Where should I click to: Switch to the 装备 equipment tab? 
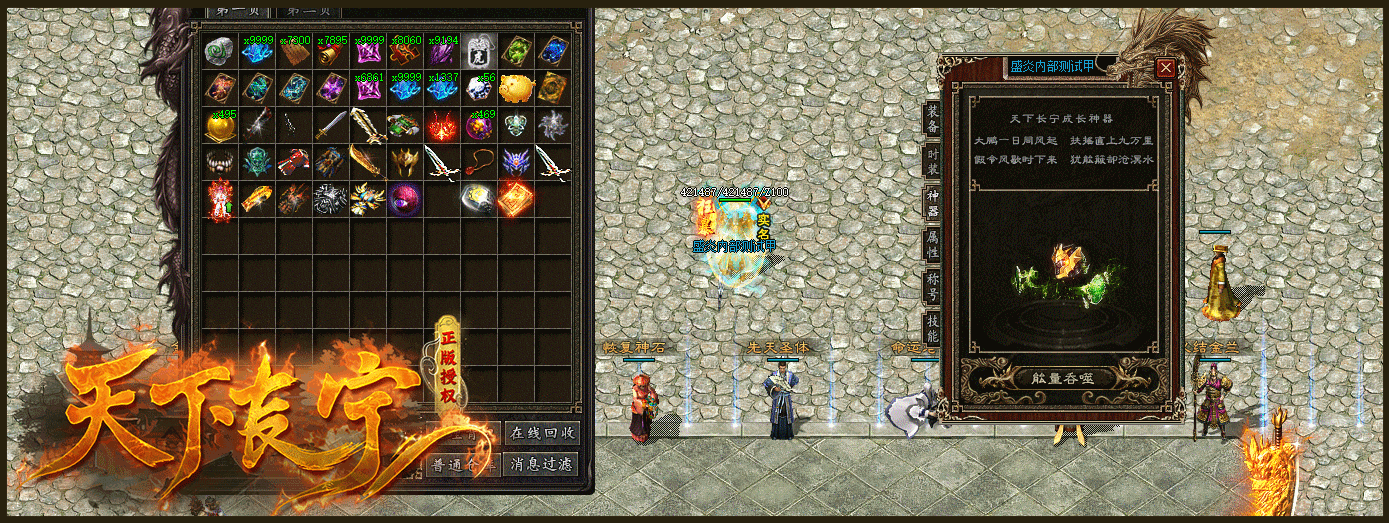click(x=931, y=120)
